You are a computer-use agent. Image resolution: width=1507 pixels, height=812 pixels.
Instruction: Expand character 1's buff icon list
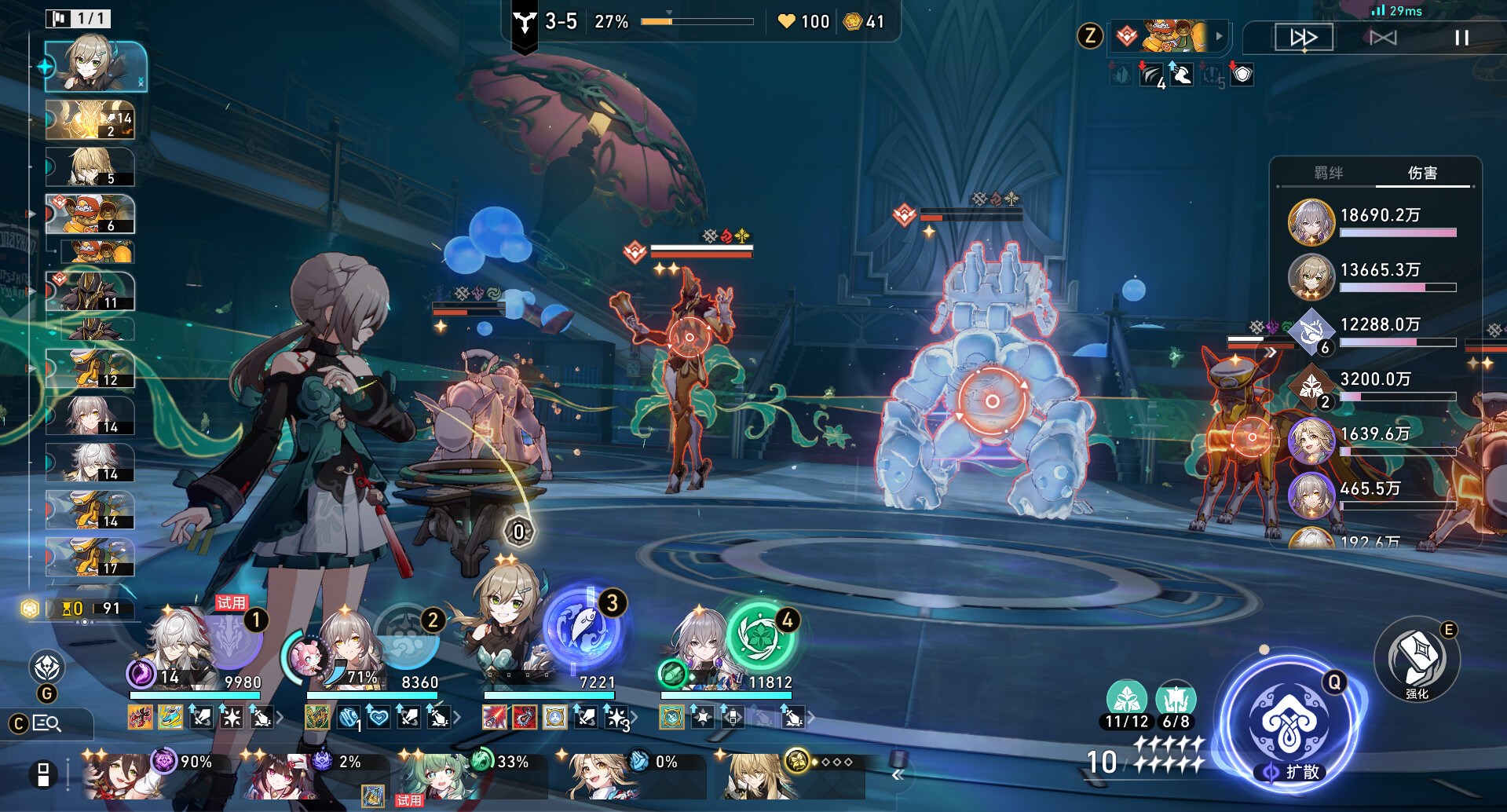(279, 717)
